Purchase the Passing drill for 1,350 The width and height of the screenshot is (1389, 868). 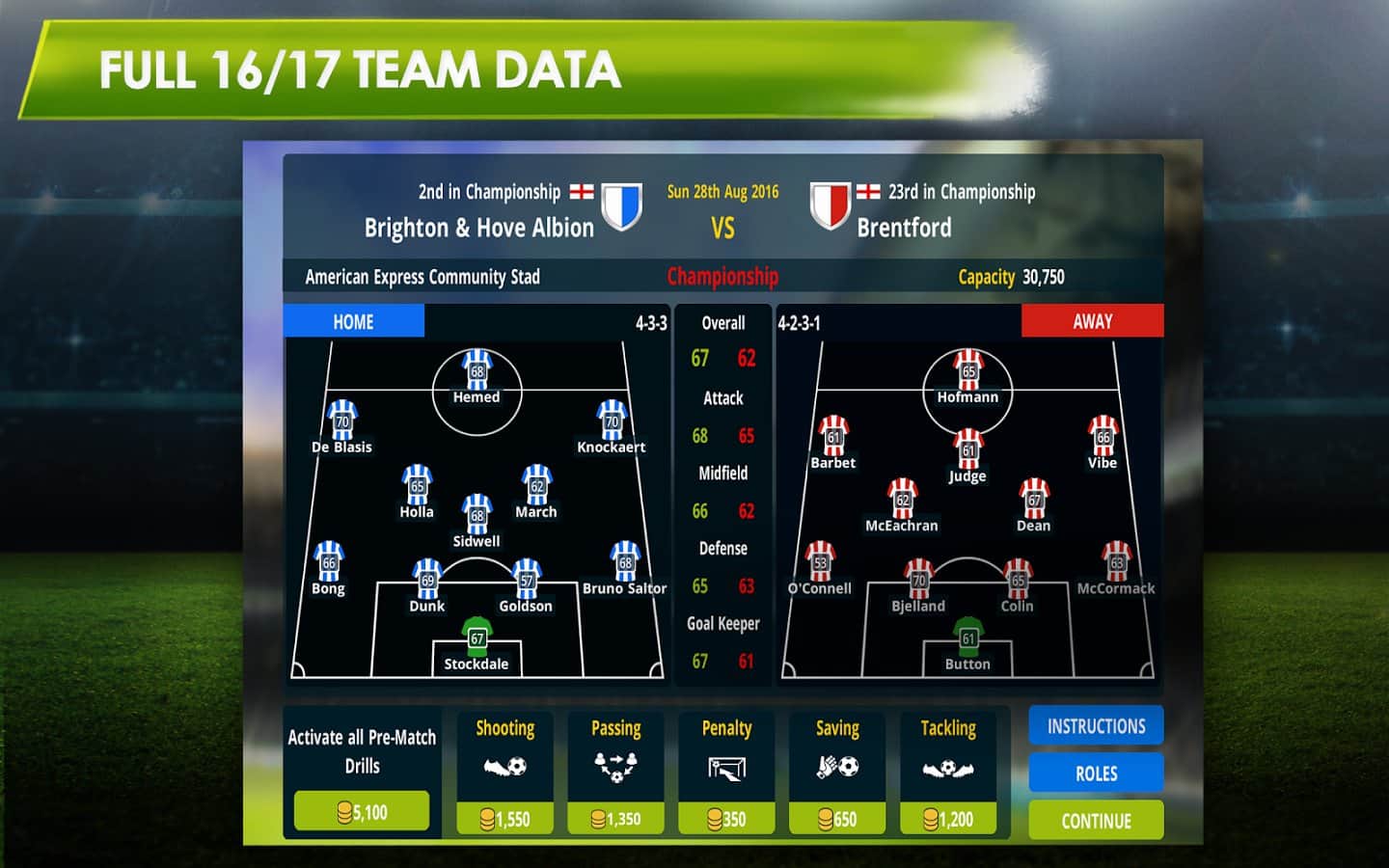click(x=615, y=818)
